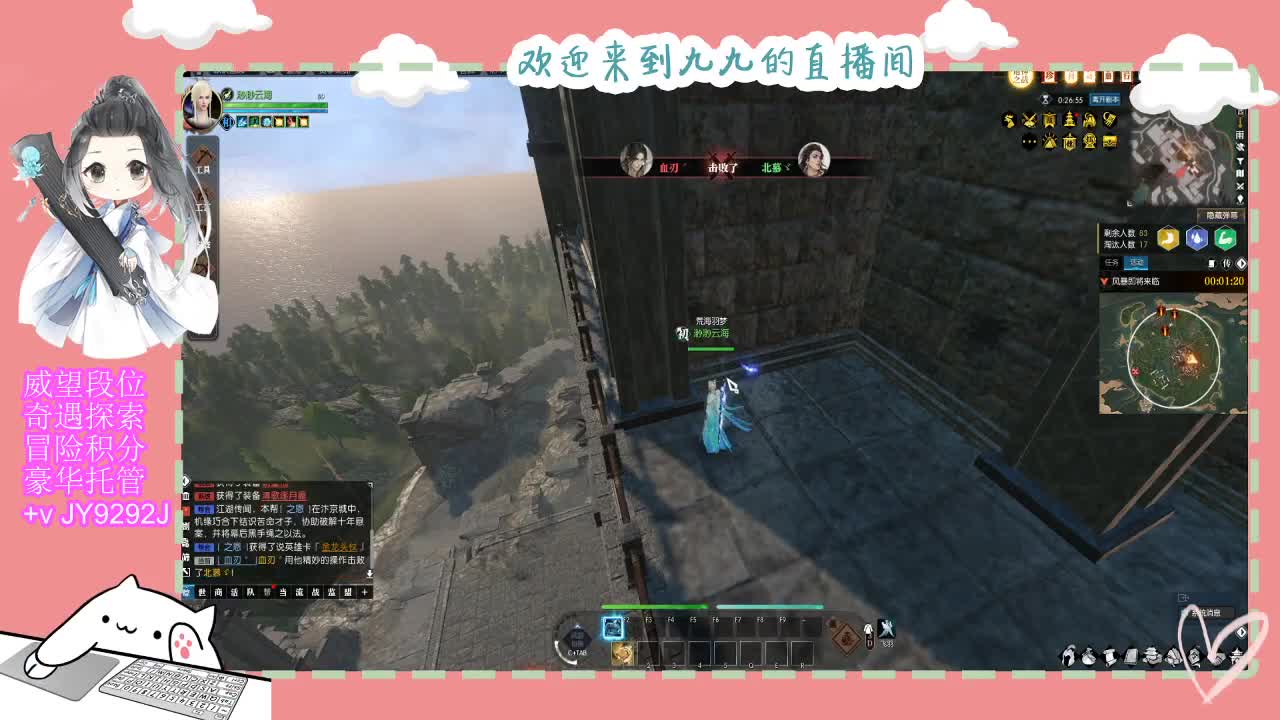Open the book manual icon in bottom-right row
This screenshot has width=1280, height=720.
(x=1131, y=657)
